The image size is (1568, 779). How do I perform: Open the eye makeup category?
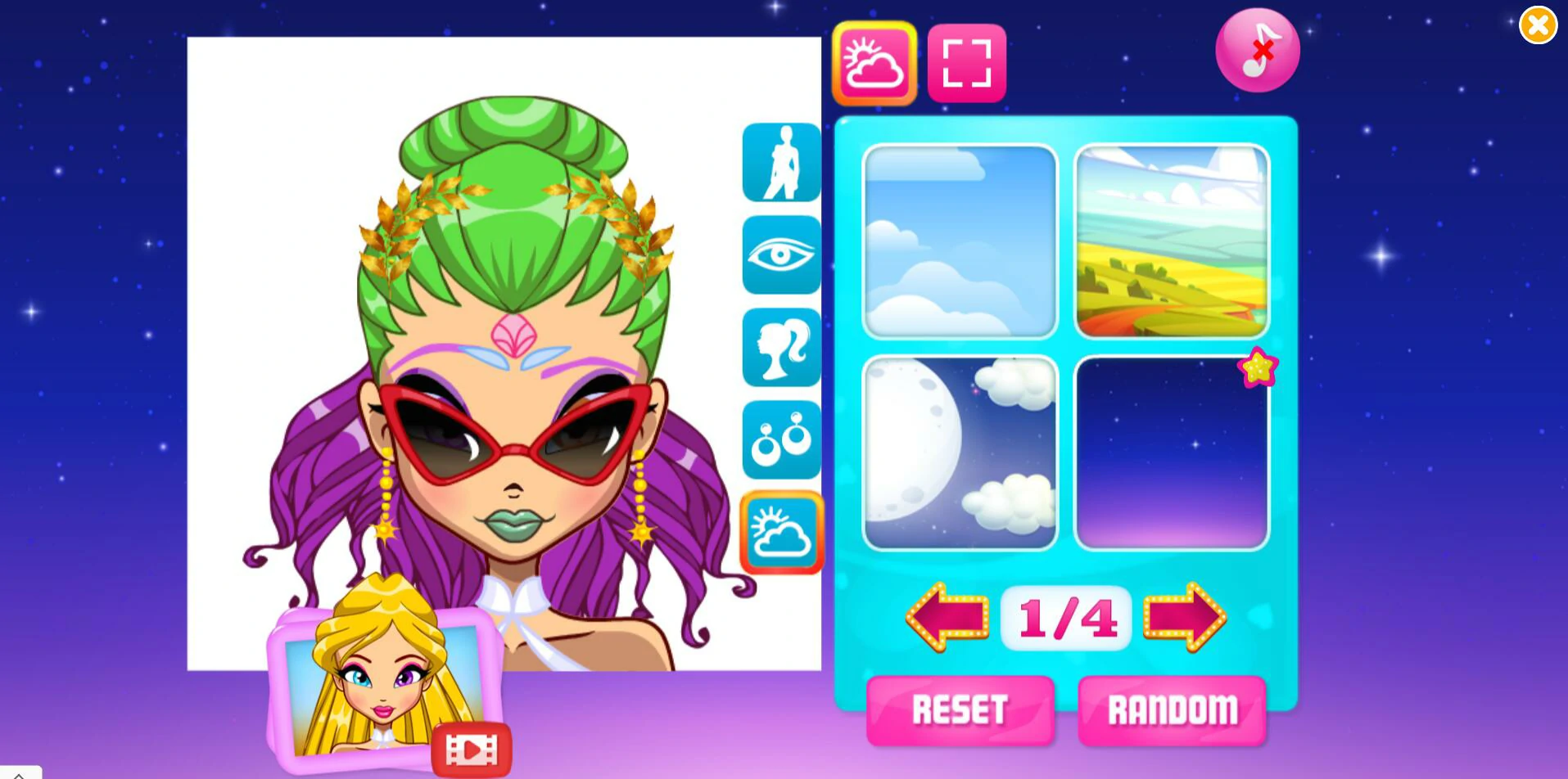point(780,254)
